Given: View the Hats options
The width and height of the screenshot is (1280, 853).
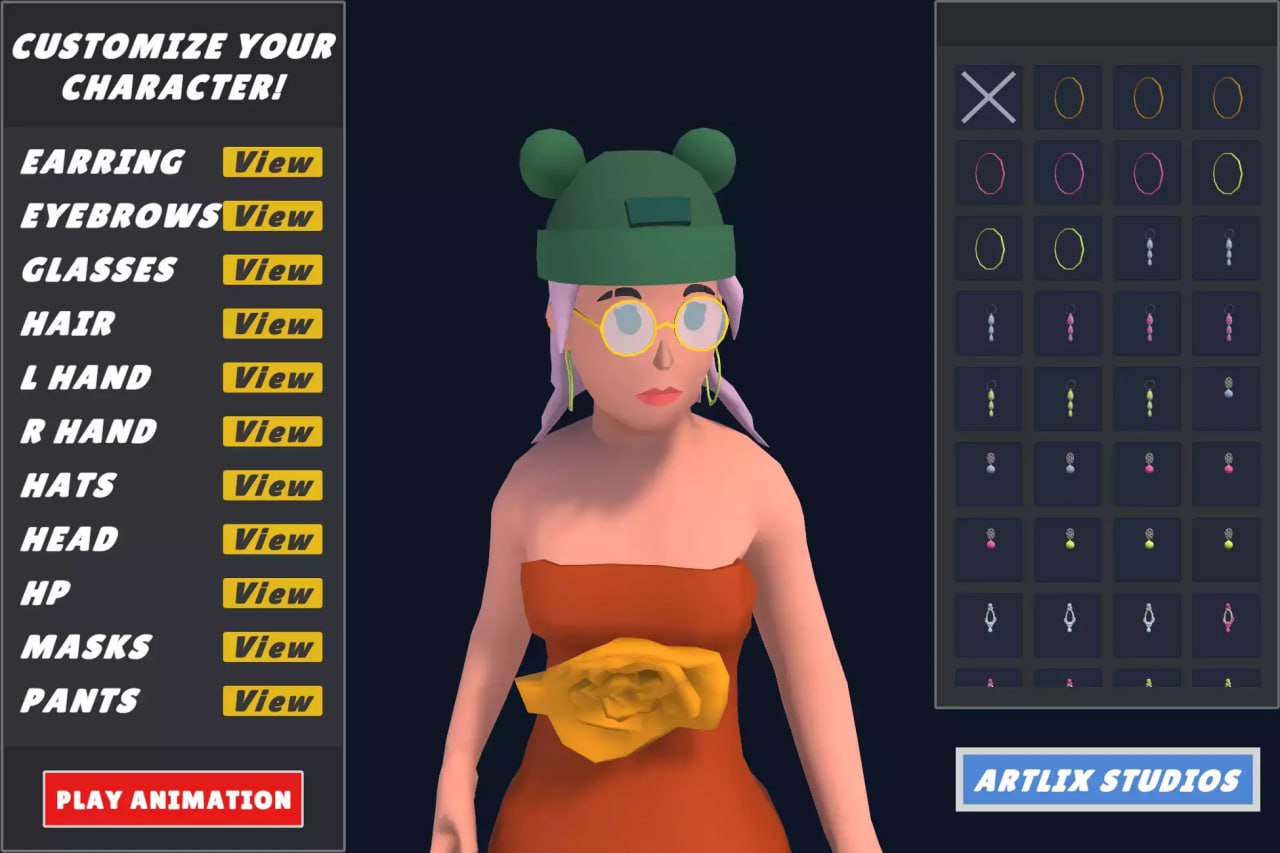Looking at the screenshot, I should 271,486.
